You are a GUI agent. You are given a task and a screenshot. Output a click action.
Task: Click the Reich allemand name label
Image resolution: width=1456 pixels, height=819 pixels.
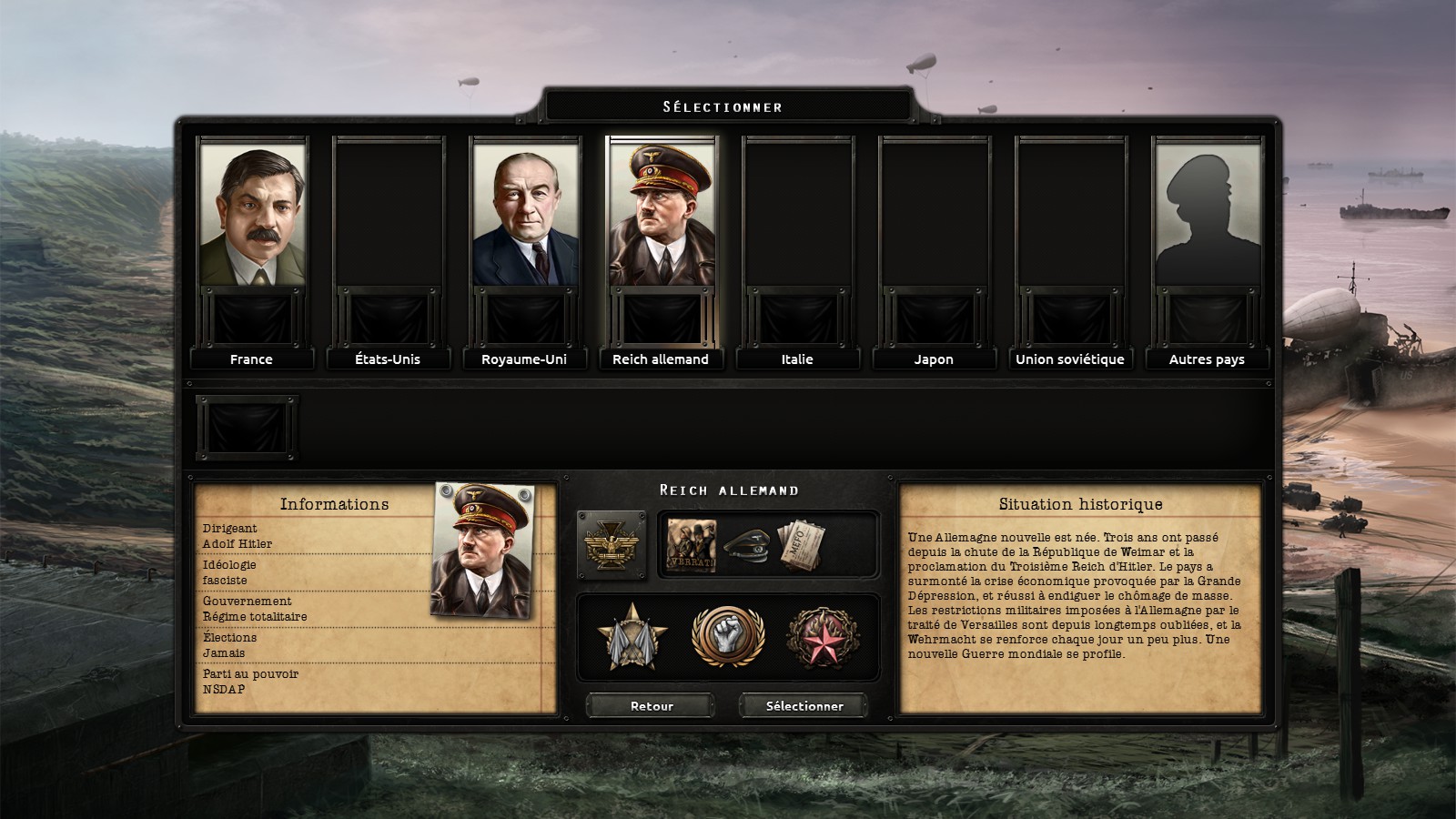point(660,359)
